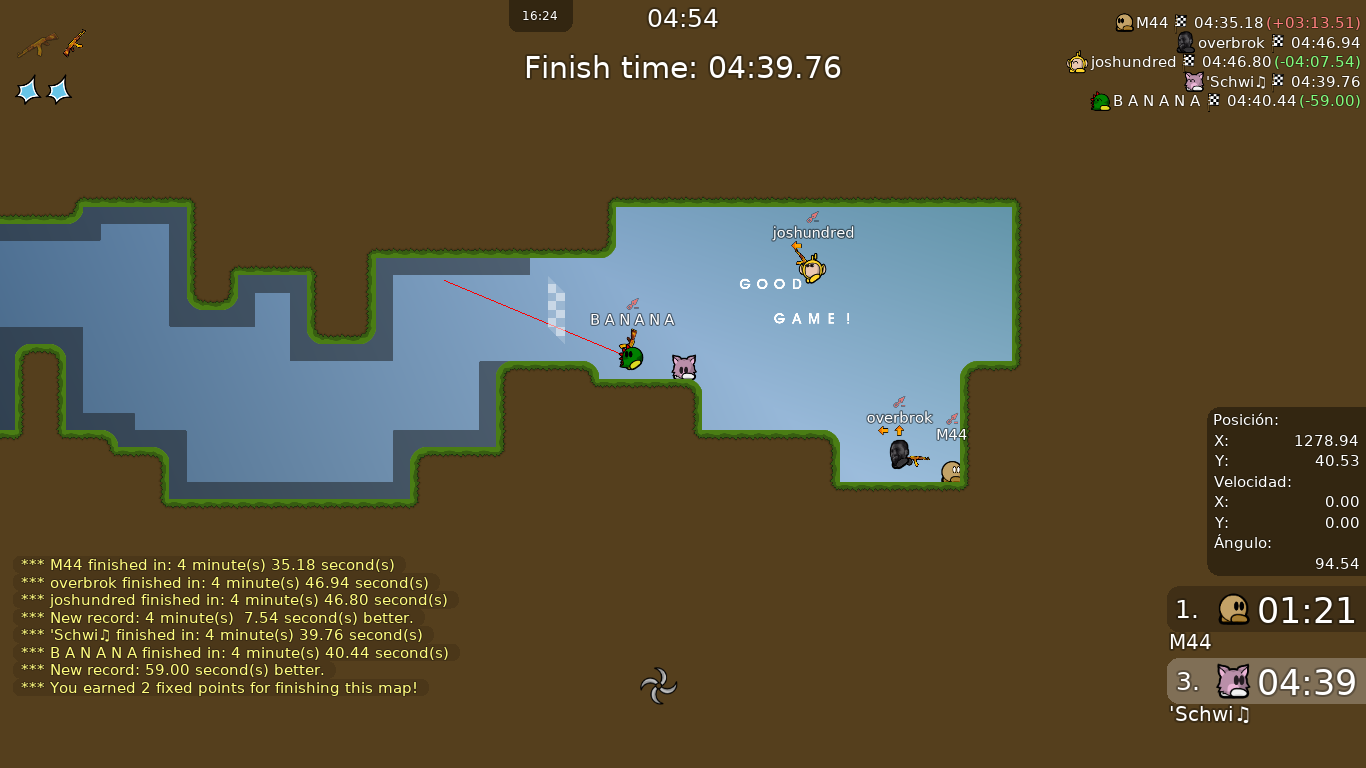Pick joshundred's row in the finish list

[1213, 62]
